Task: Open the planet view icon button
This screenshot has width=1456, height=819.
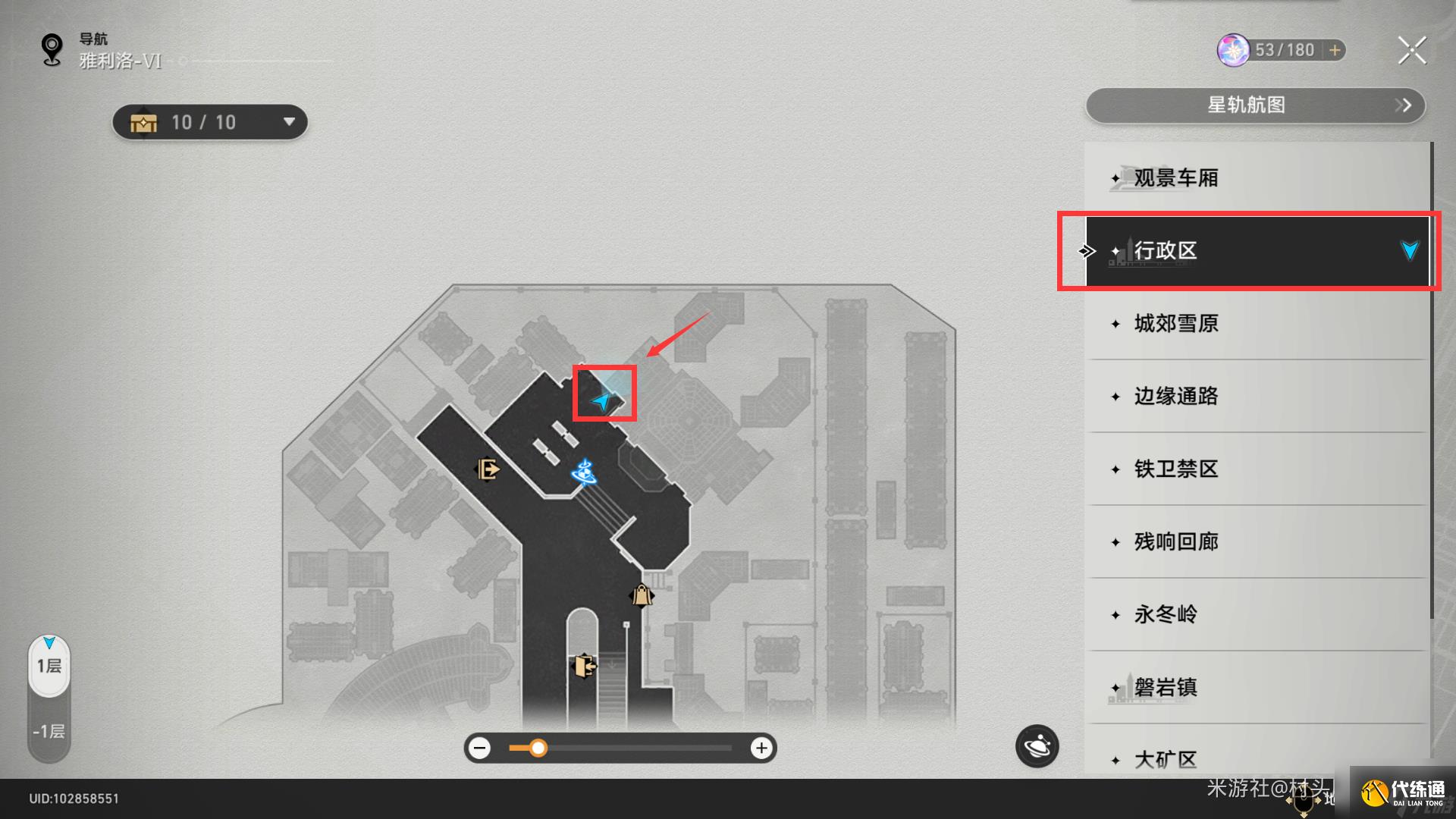Action: pyautogui.click(x=1037, y=747)
